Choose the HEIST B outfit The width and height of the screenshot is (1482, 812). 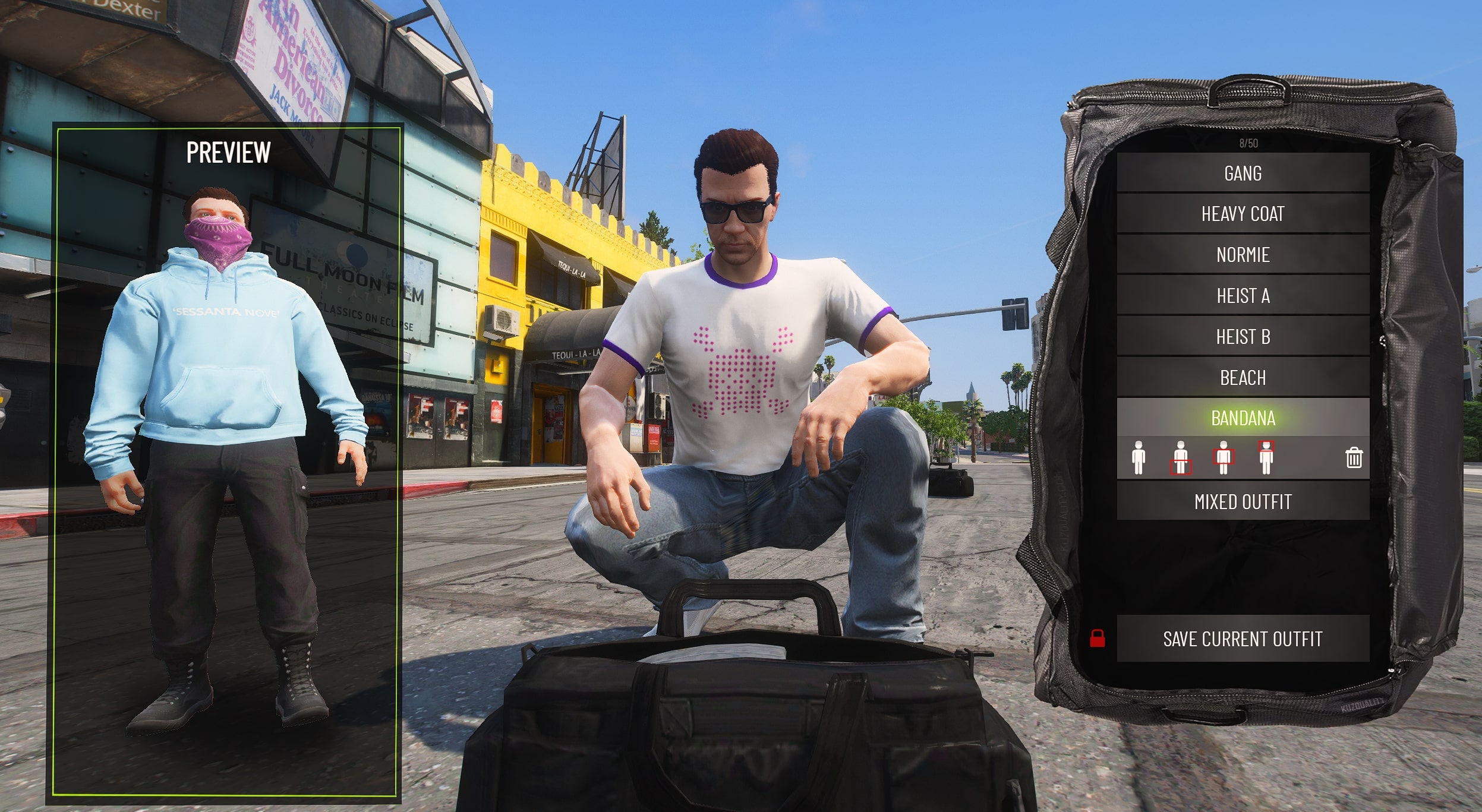coord(1242,336)
